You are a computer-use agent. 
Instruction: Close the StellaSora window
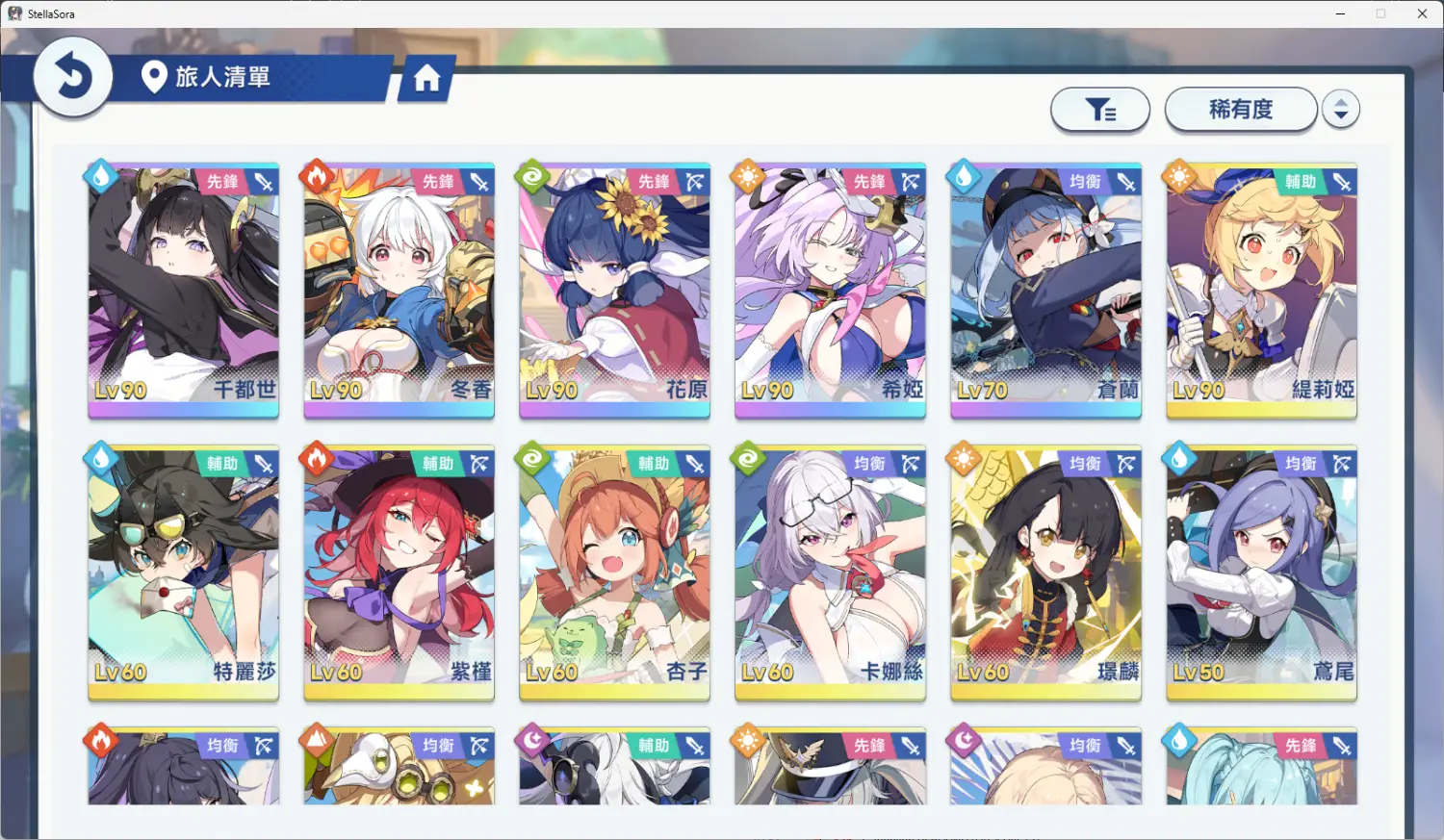[x=1422, y=13]
